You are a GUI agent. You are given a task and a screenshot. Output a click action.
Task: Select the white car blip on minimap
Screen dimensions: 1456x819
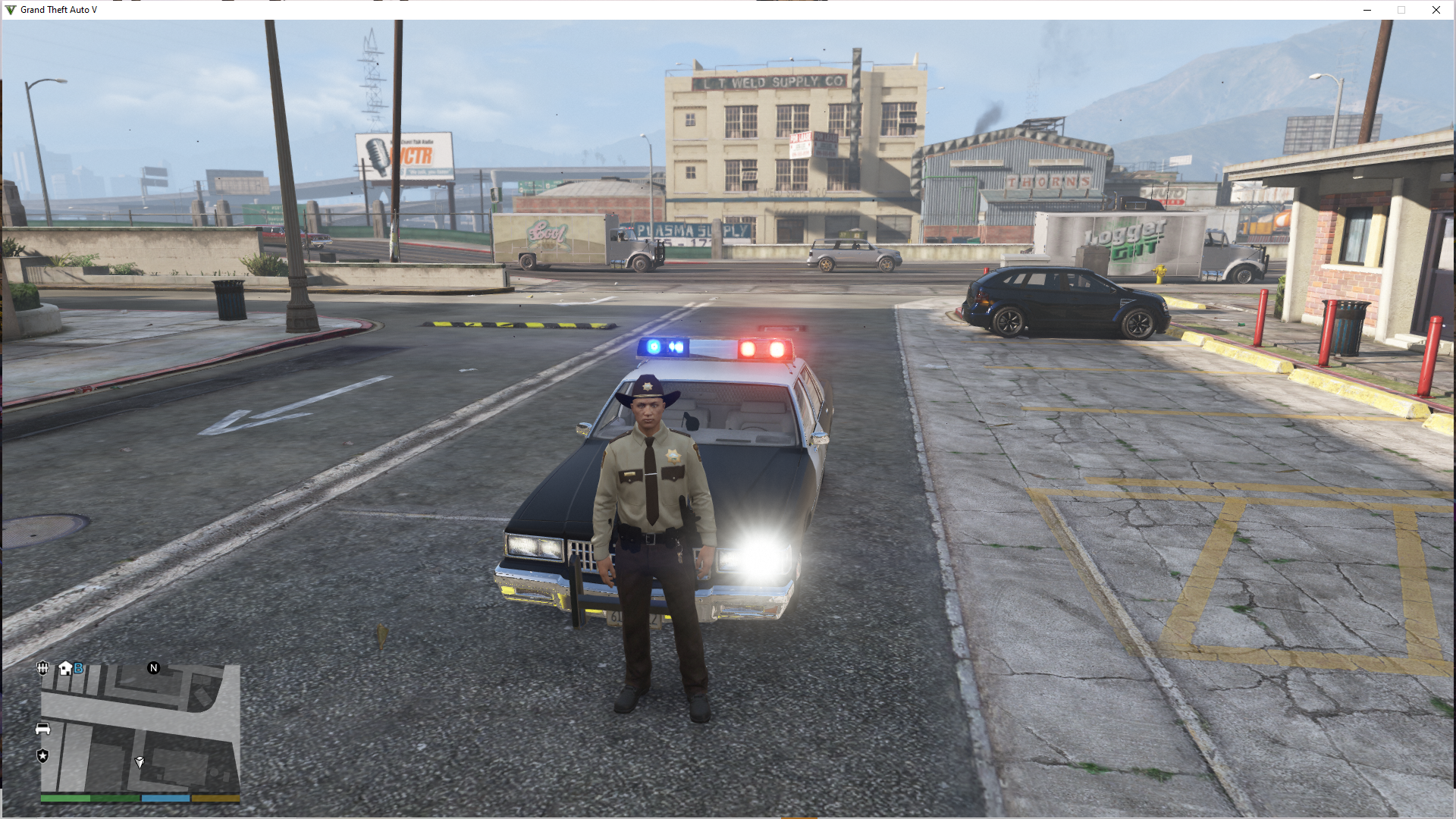coord(42,729)
